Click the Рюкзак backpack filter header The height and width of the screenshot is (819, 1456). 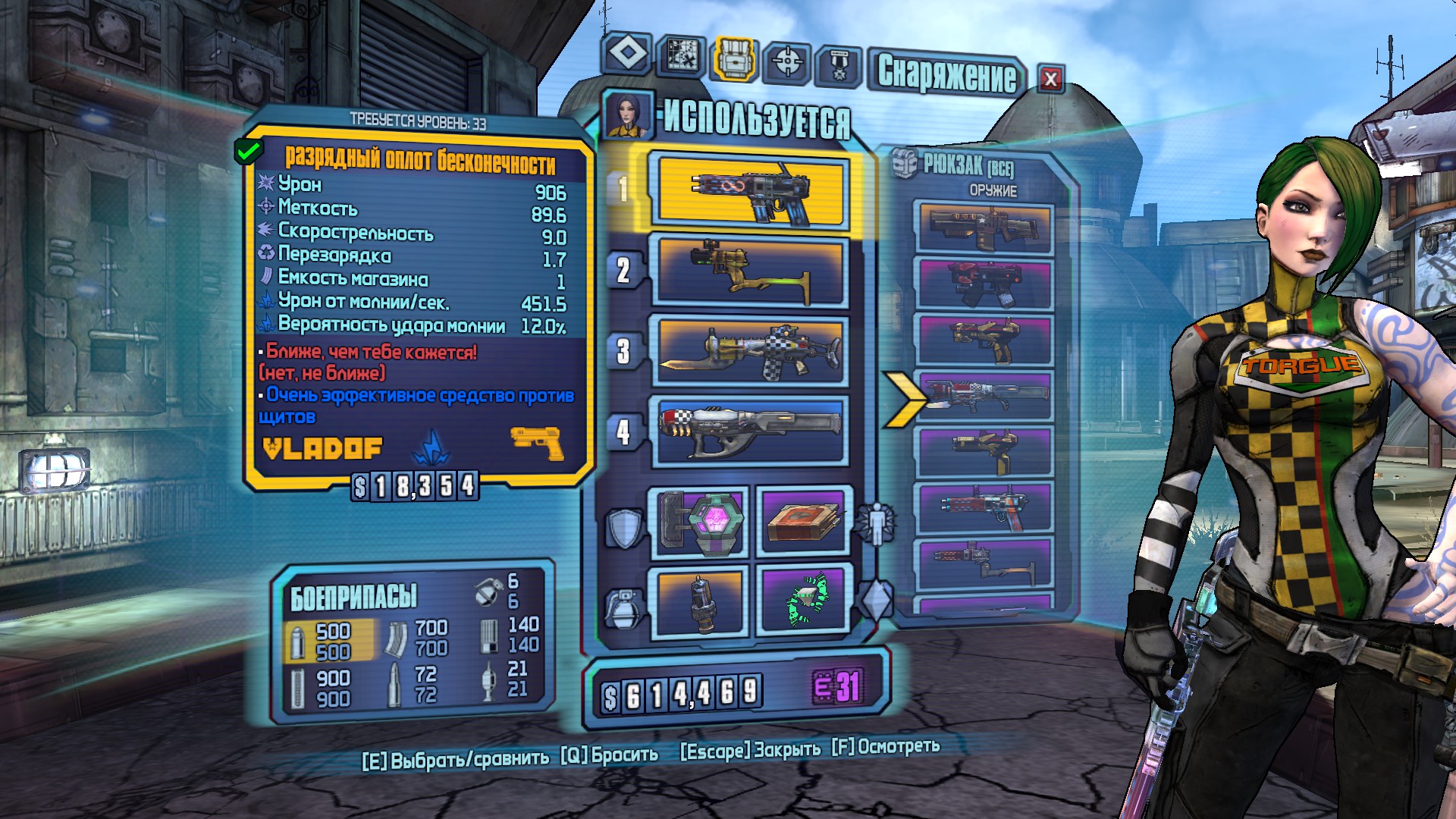(x=968, y=165)
